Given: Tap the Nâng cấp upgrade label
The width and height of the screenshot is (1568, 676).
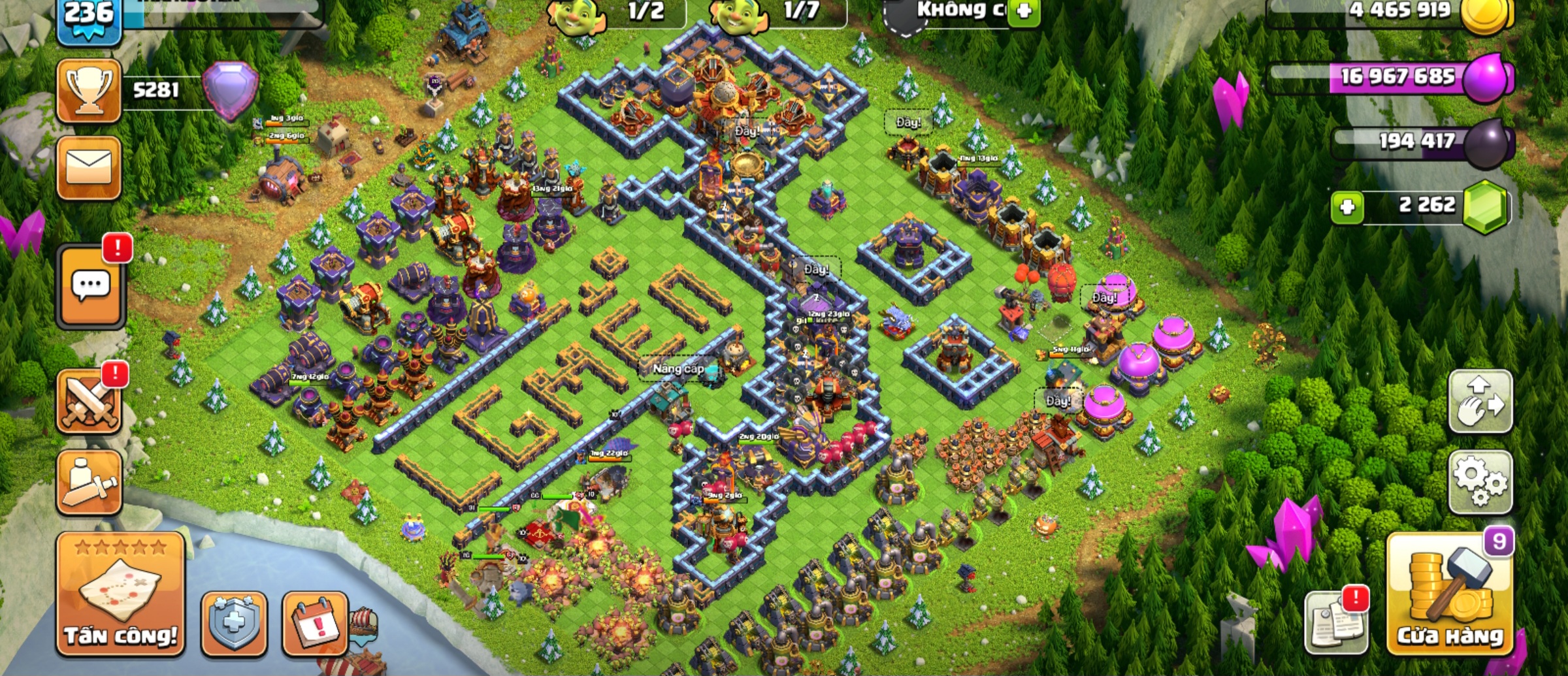Looking at the screenshot, I should pos(678,369).
